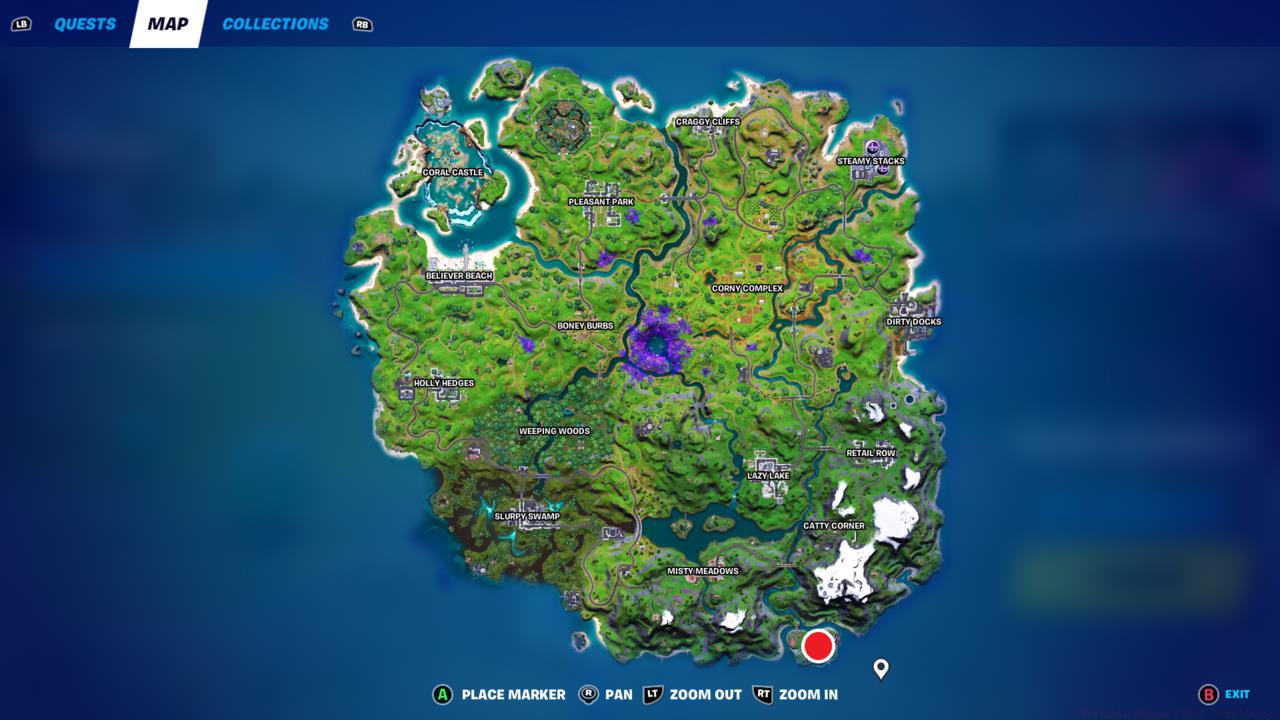Screen dimensions: 1280x720
Task: Switch to the Quests tab
Action: click(83, 23)
